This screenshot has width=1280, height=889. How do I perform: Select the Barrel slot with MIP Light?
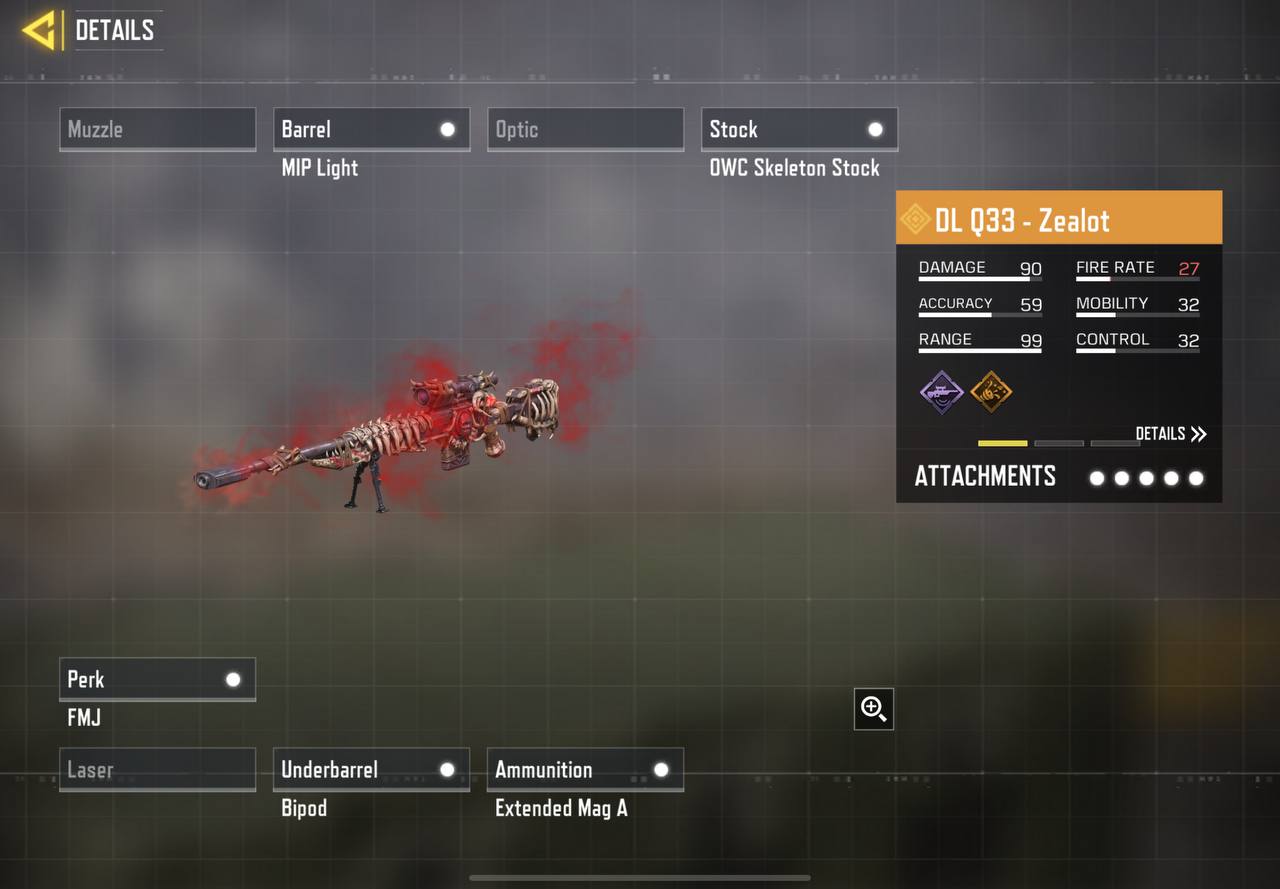point(371,129)
